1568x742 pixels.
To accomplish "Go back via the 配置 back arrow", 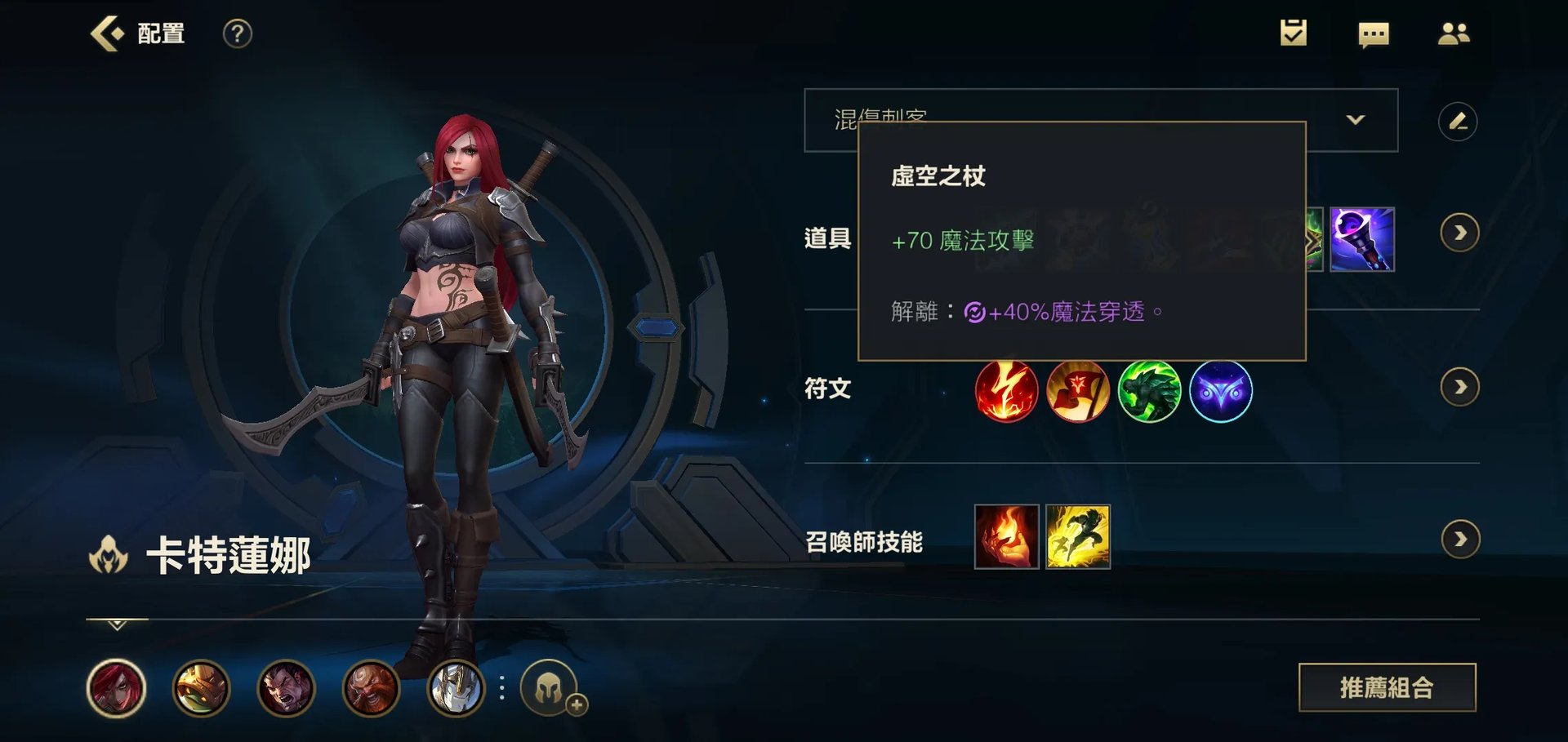I will [x=107, y=33].
